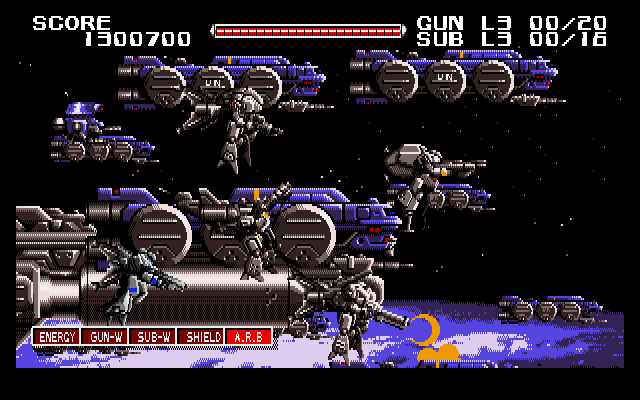Click the highlighted A.R.B slot
The image size is (640, 400).
[248, 337]
